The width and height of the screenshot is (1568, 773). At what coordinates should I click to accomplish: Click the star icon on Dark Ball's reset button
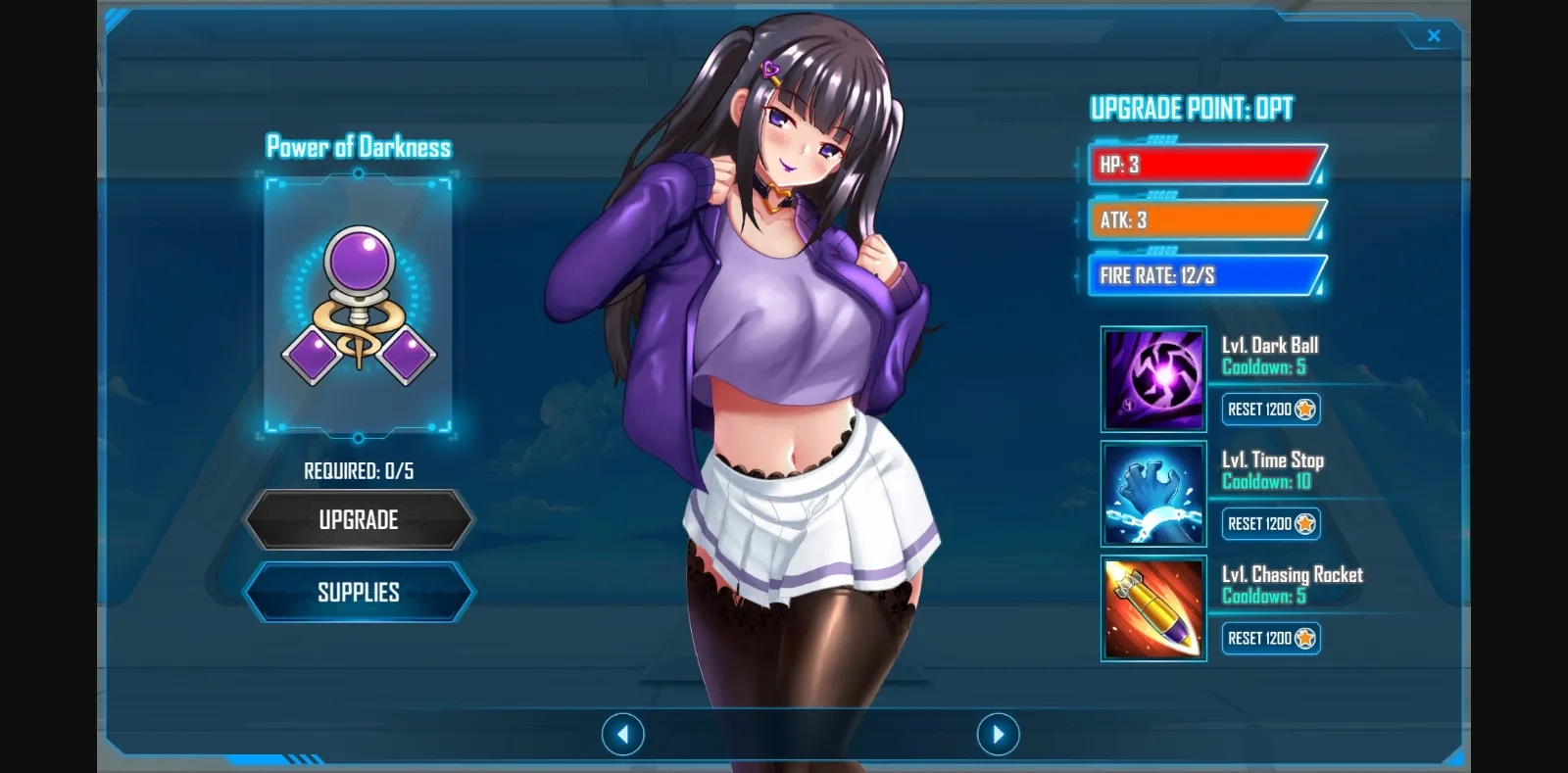[x=1303, y=410]
